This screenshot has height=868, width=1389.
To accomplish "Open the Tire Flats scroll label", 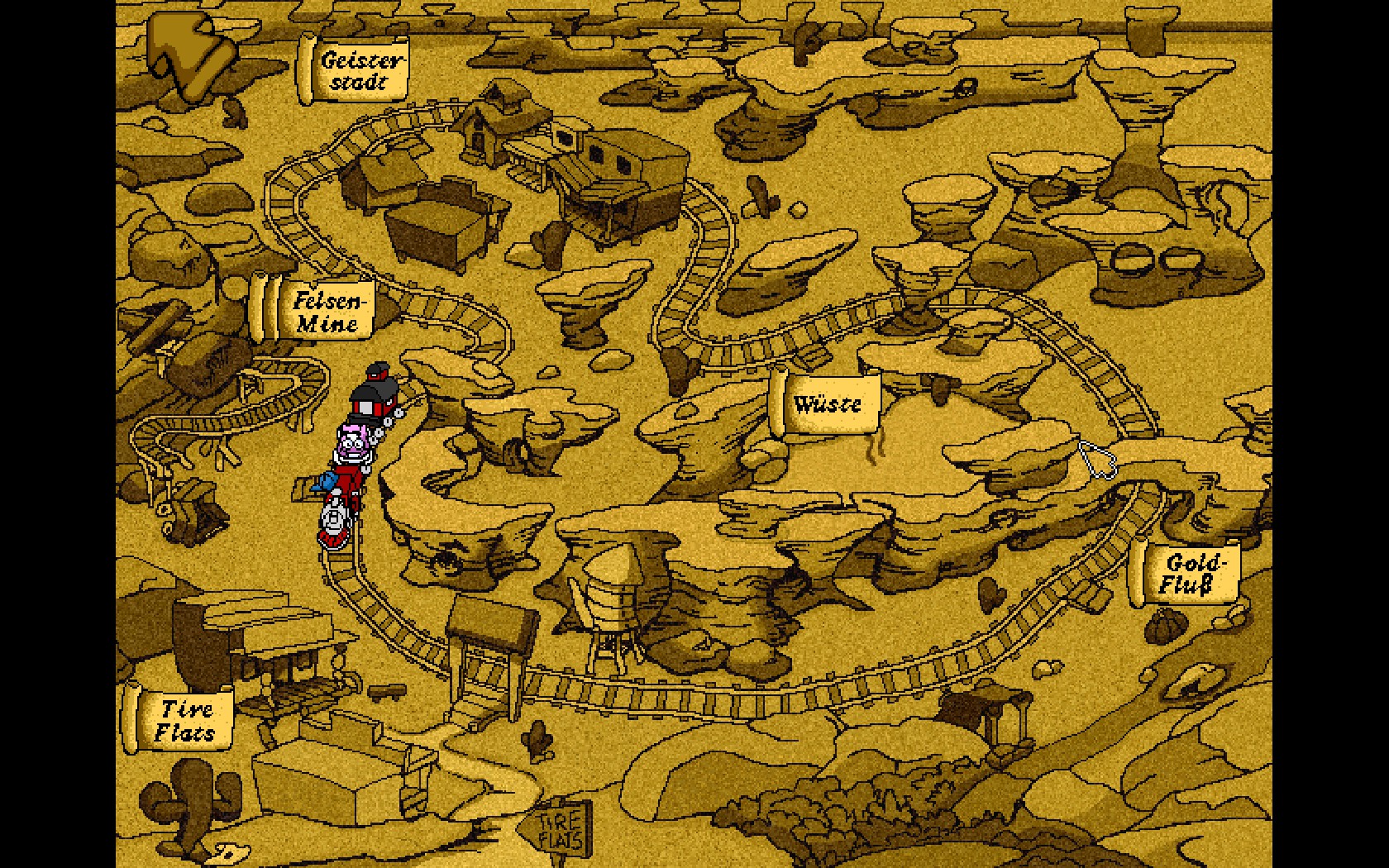I will point(182,719).
